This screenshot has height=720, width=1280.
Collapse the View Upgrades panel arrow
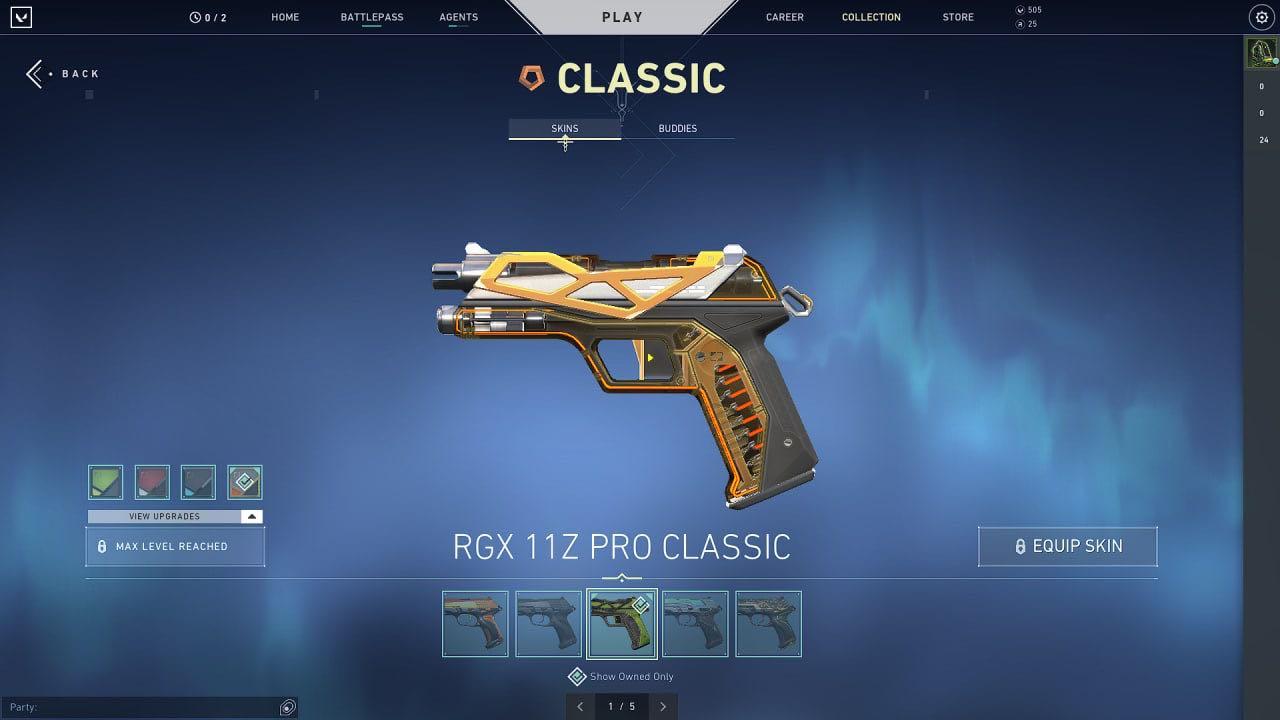click(x=254, y=516)
